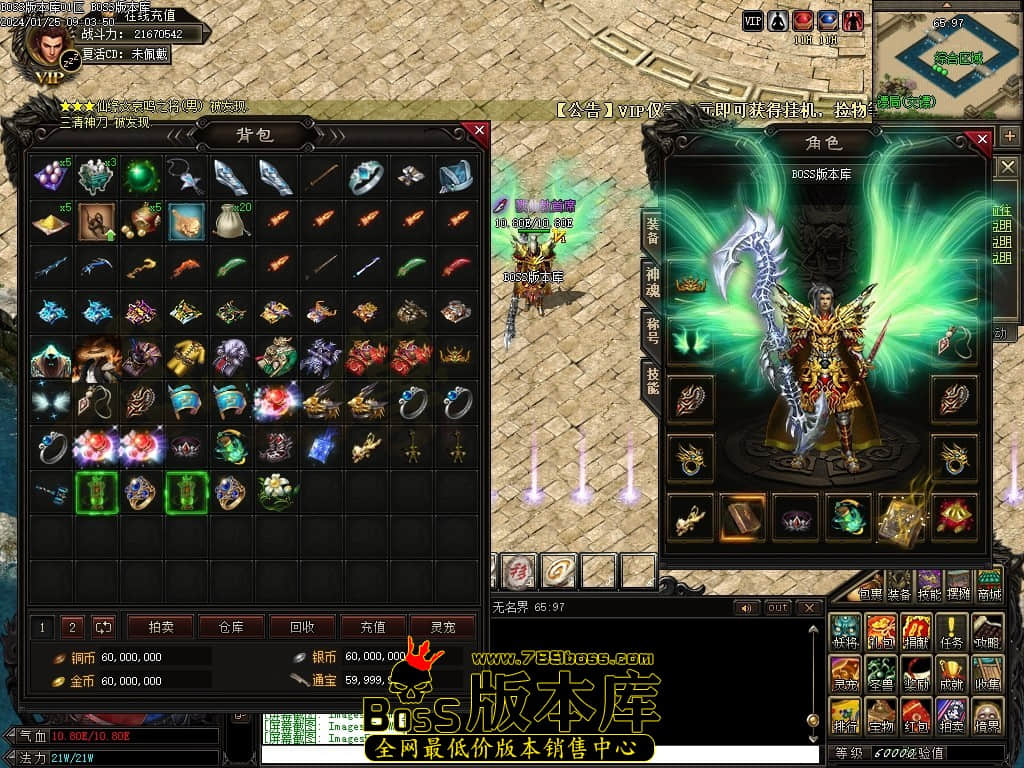The width and height of the screenshot is (1024, 768).
Task: Click the 回收 recycle button
Action: click(301, 627)
